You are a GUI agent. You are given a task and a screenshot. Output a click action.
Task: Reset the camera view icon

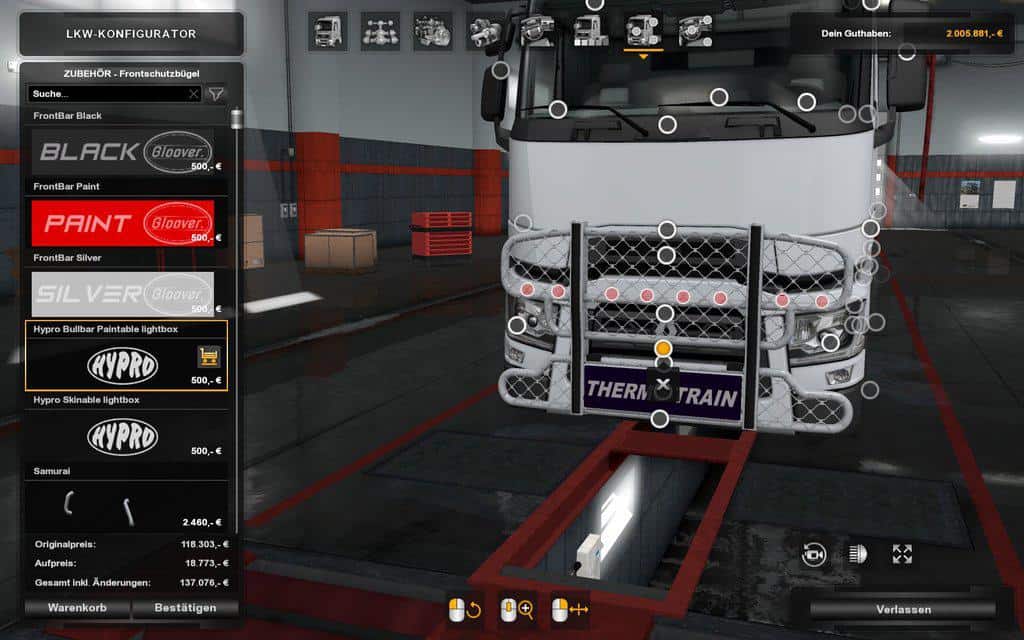[814, 555]
